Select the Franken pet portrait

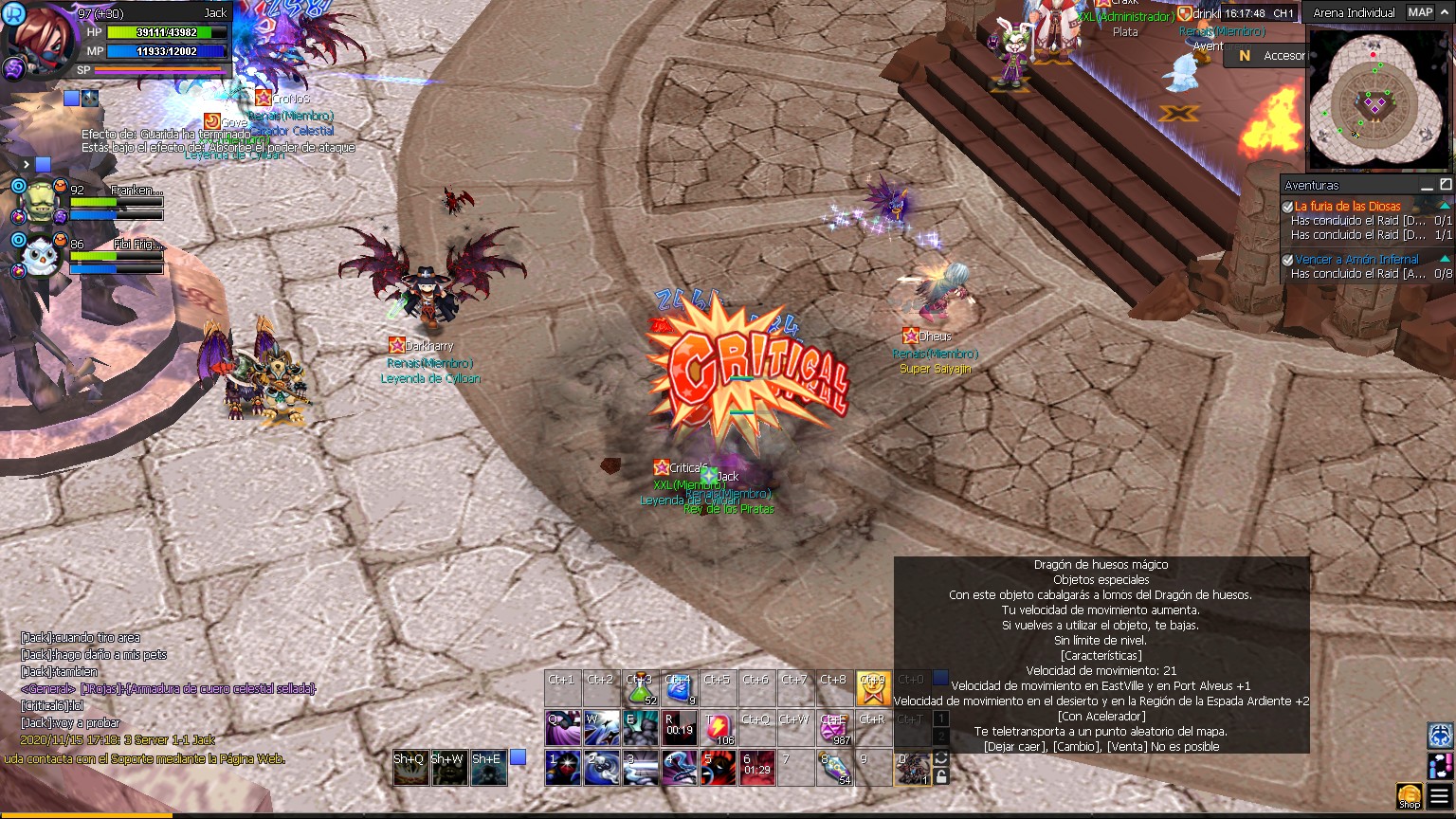point(40,200)
